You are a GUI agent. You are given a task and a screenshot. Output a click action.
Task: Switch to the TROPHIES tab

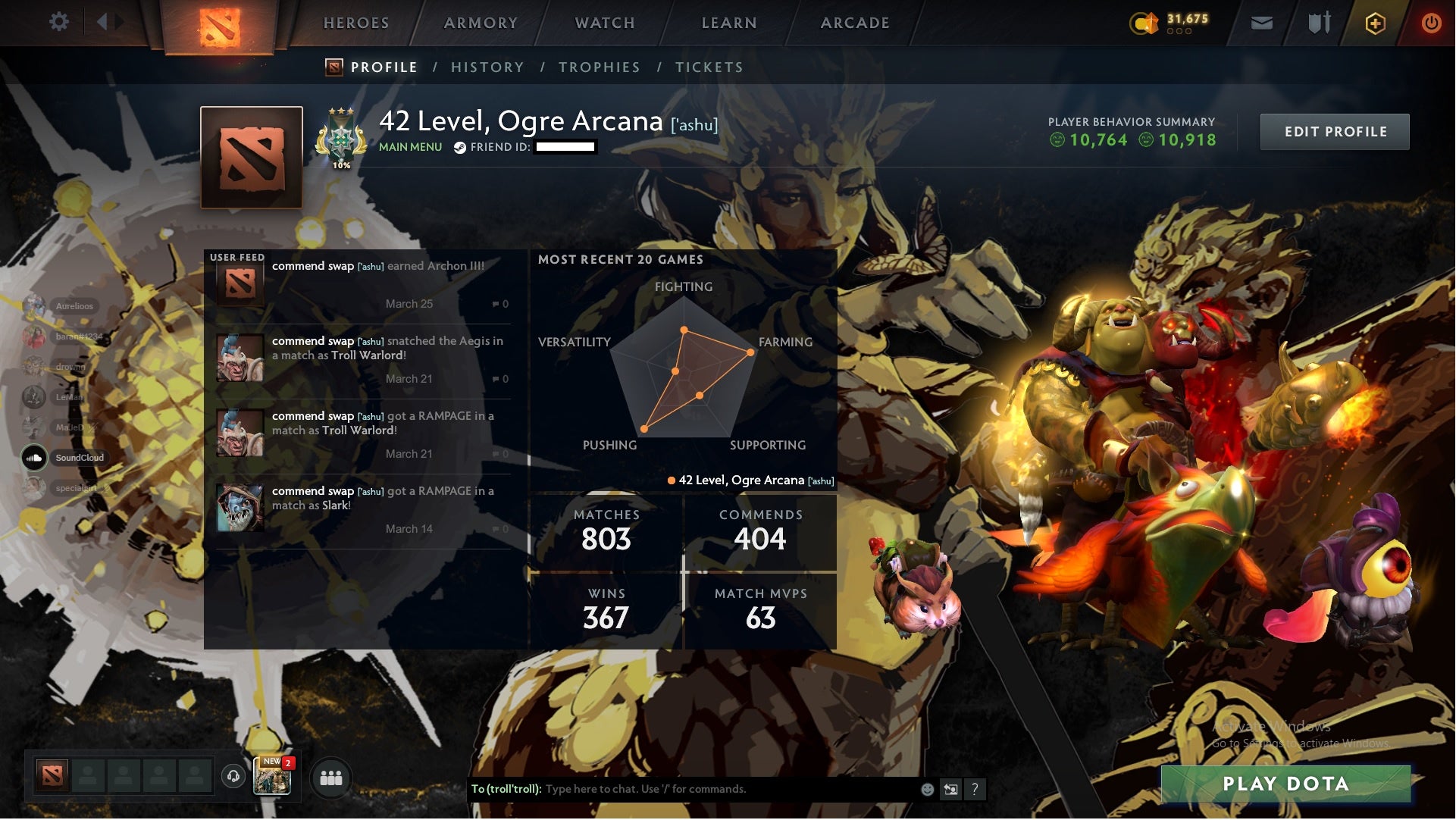point(600,67)
